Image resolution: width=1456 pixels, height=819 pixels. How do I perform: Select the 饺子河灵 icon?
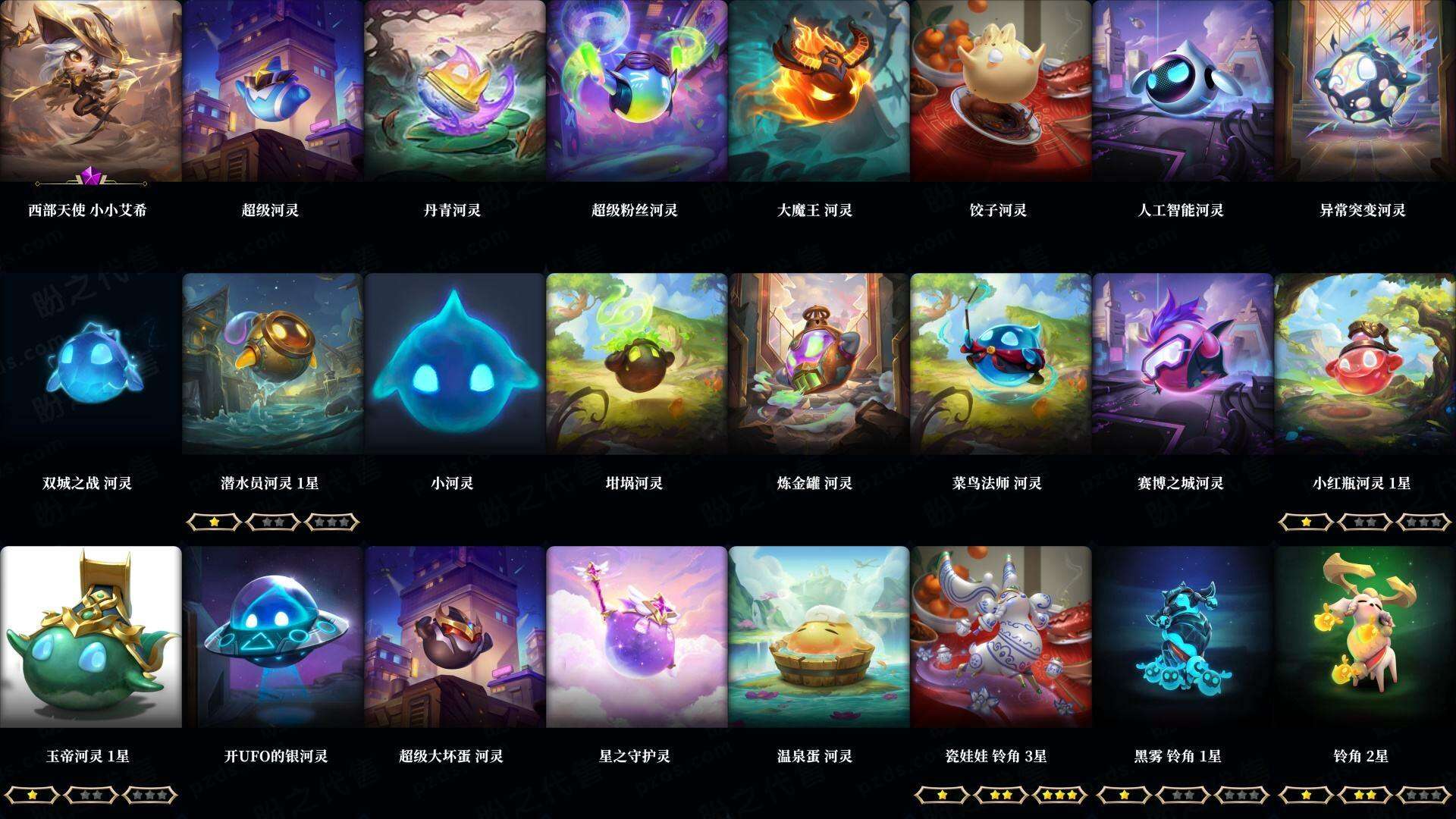(x=1001, y=91)
